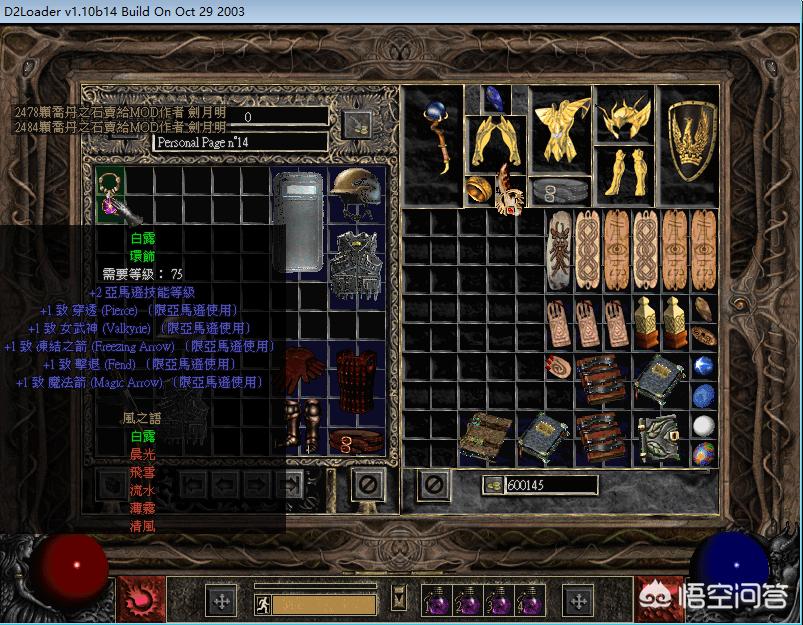This screenshot has height=625, width=803.
Task: Close the stash panel
Action: click(367, 485)
